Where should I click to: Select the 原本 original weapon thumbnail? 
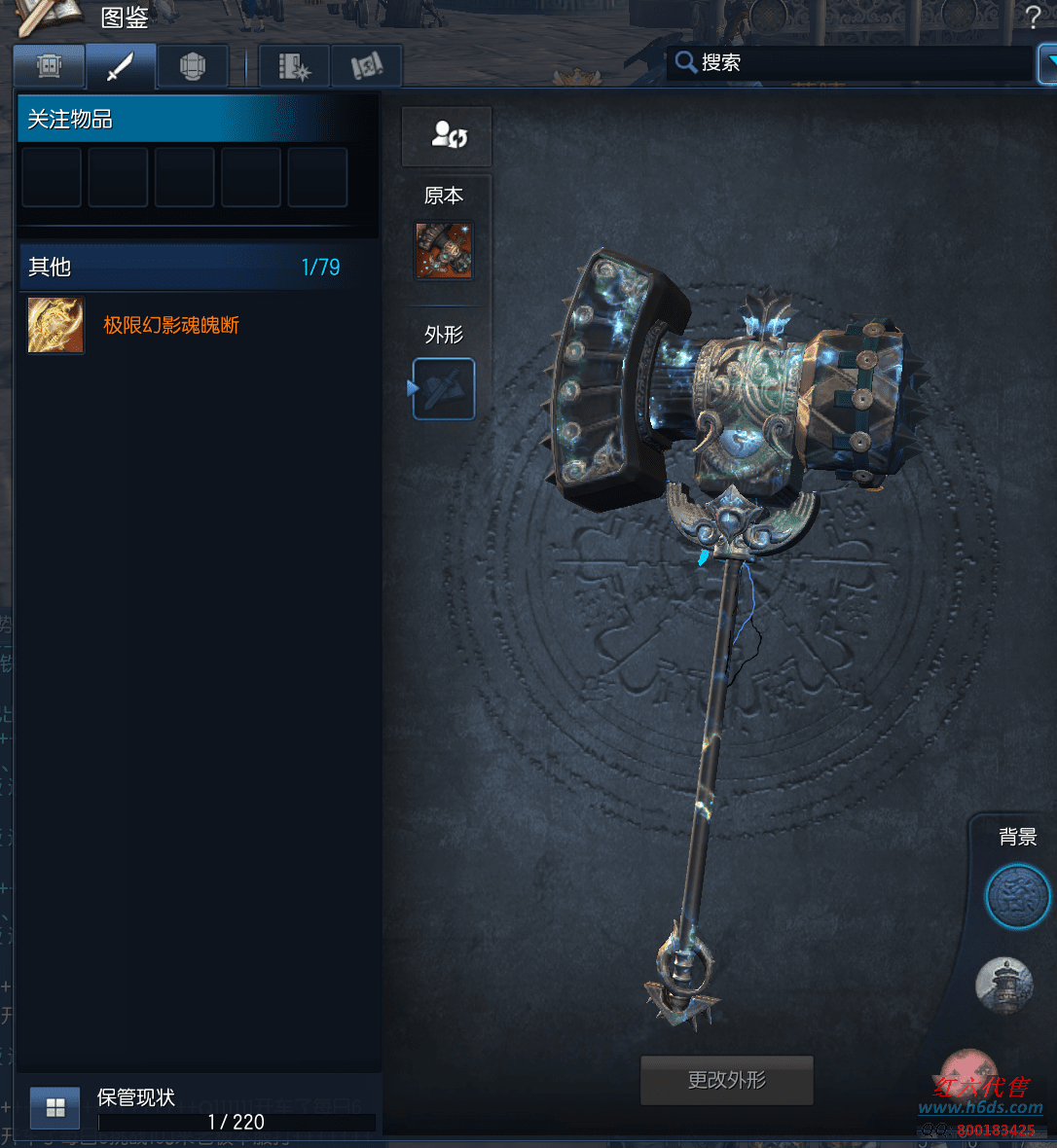(x=444, y=251)
